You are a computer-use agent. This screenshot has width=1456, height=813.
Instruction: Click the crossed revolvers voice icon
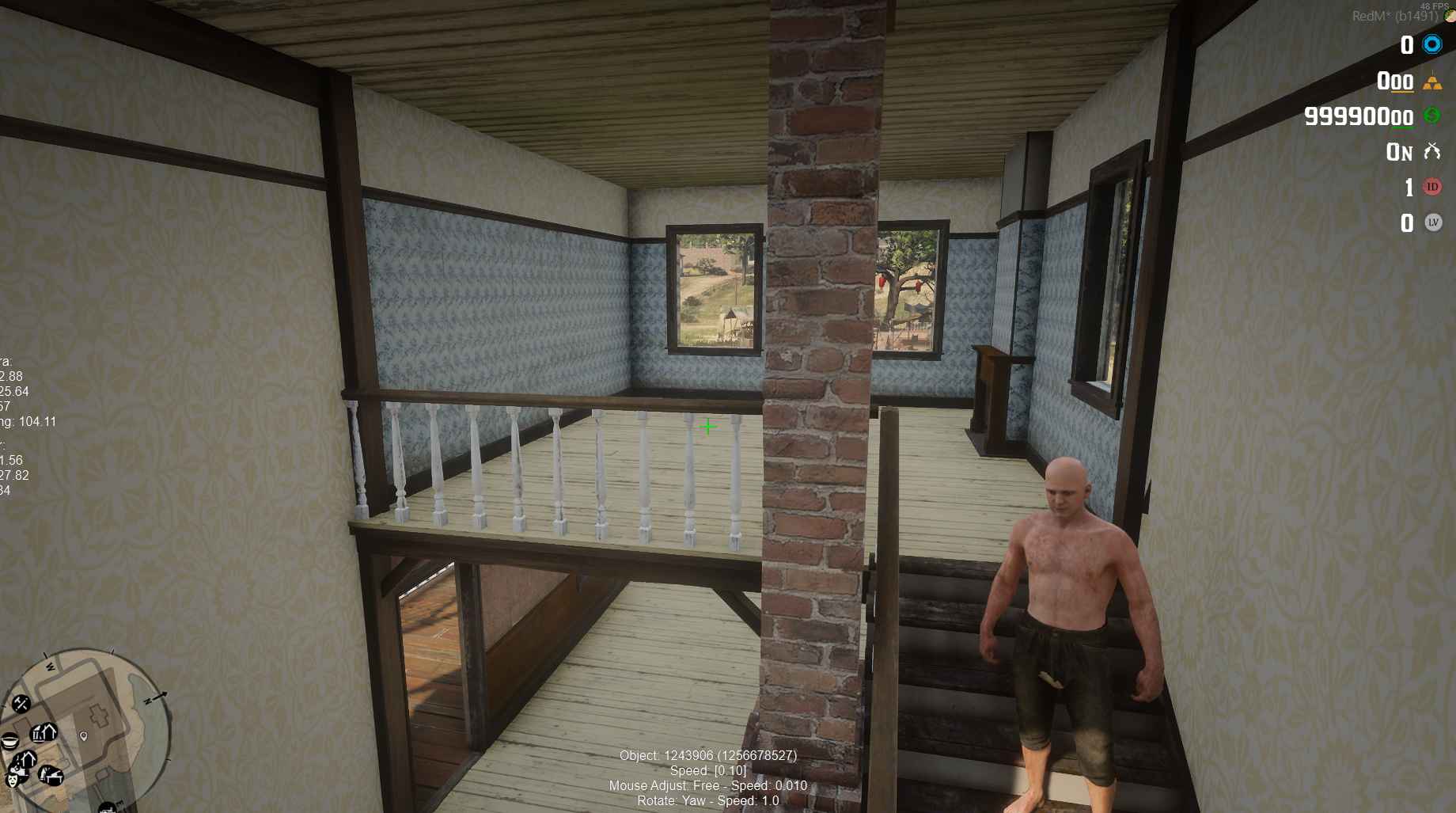tap(1434, 150)
